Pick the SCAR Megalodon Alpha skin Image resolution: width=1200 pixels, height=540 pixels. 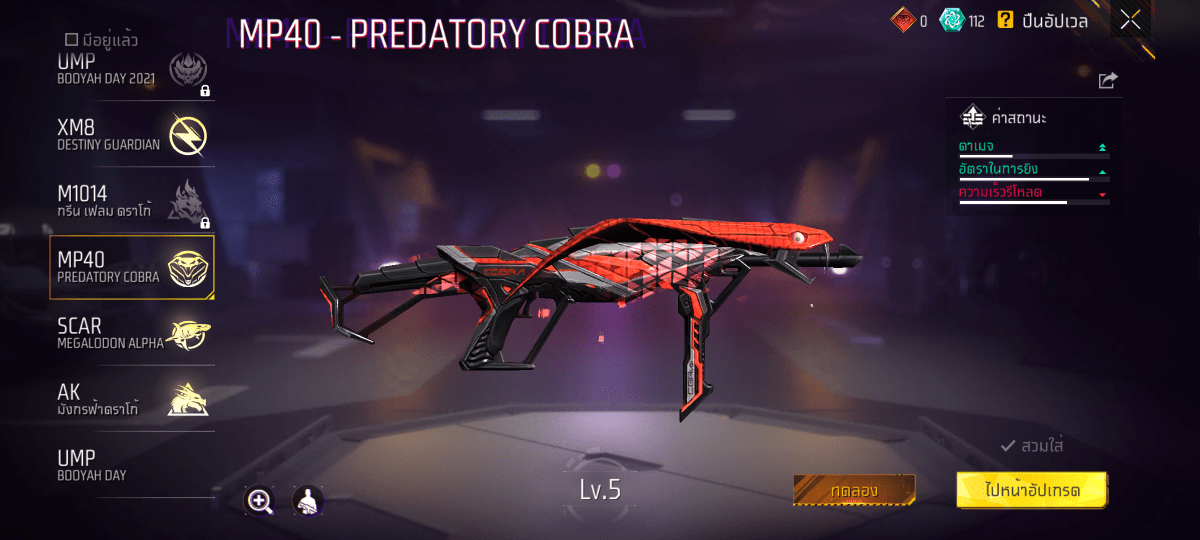click(x=132, y=334)
